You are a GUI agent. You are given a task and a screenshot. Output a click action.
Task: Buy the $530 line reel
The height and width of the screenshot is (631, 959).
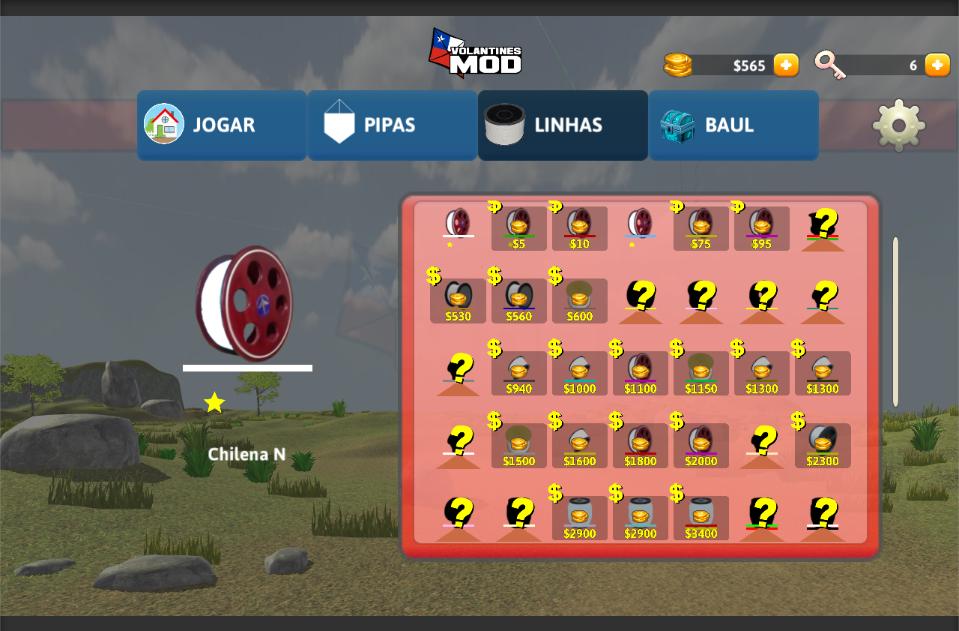pos(458,300)
